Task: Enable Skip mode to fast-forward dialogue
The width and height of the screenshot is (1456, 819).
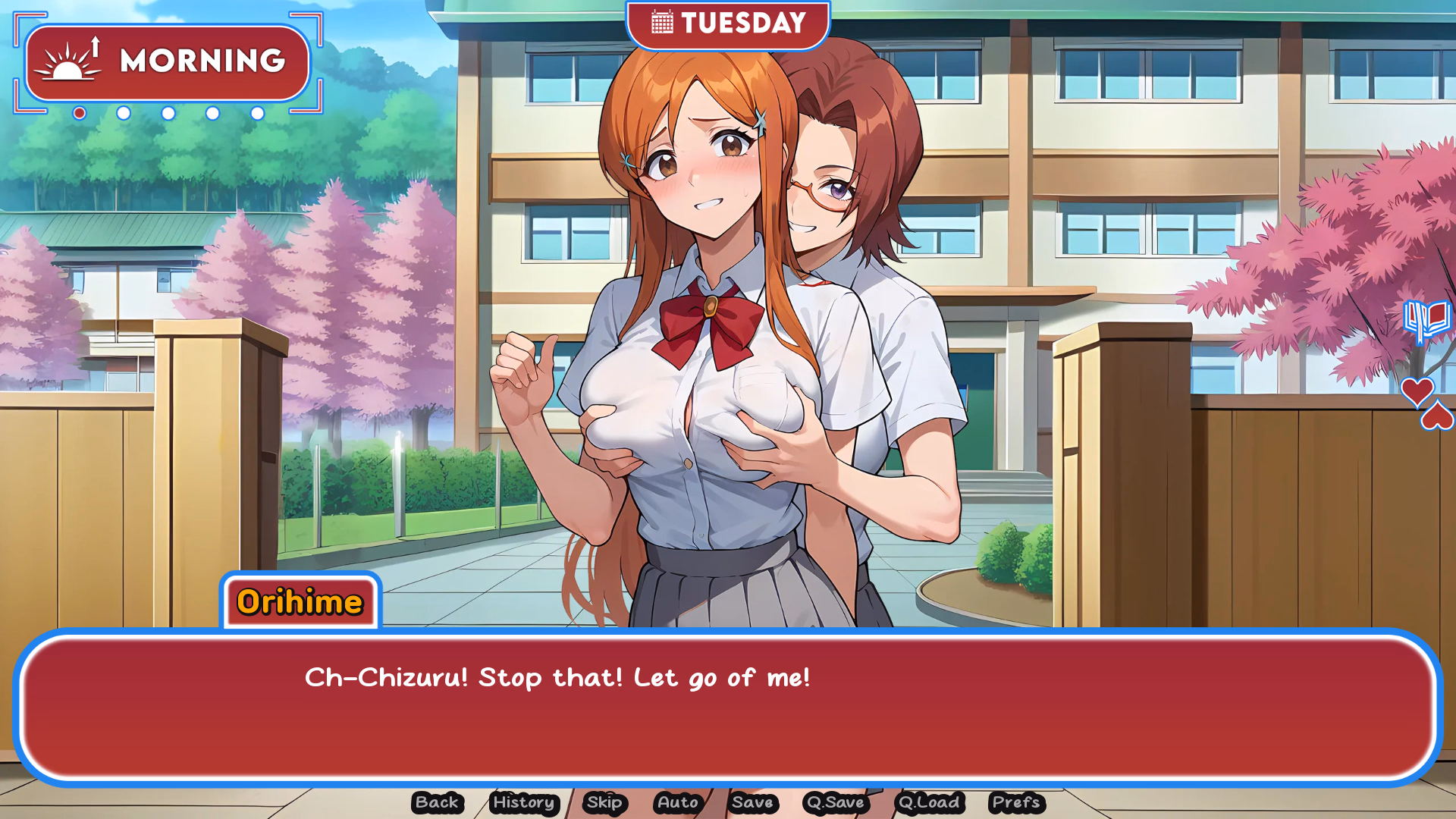Action: point(603,803)
